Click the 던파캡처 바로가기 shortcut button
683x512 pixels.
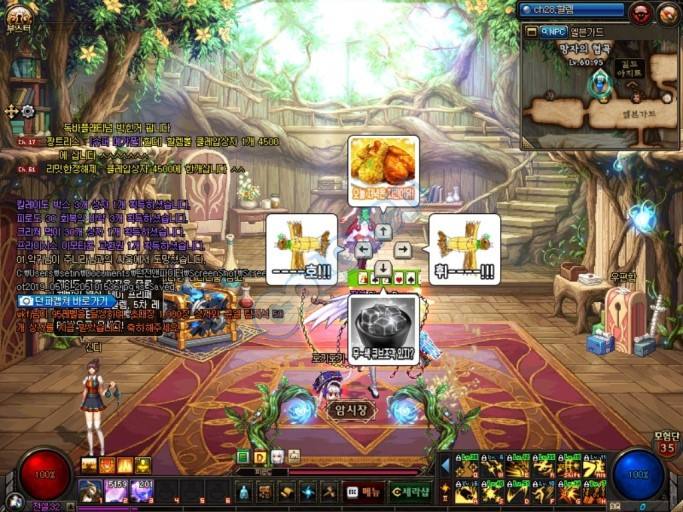[x=66, y=300]
